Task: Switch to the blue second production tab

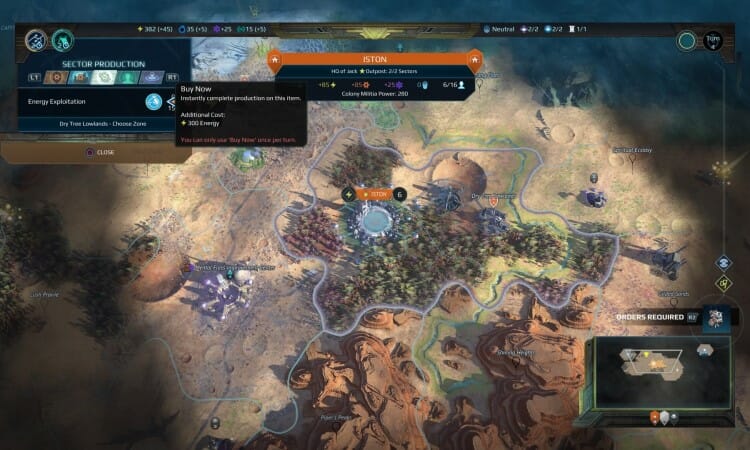Action: (x=81, y=76)
